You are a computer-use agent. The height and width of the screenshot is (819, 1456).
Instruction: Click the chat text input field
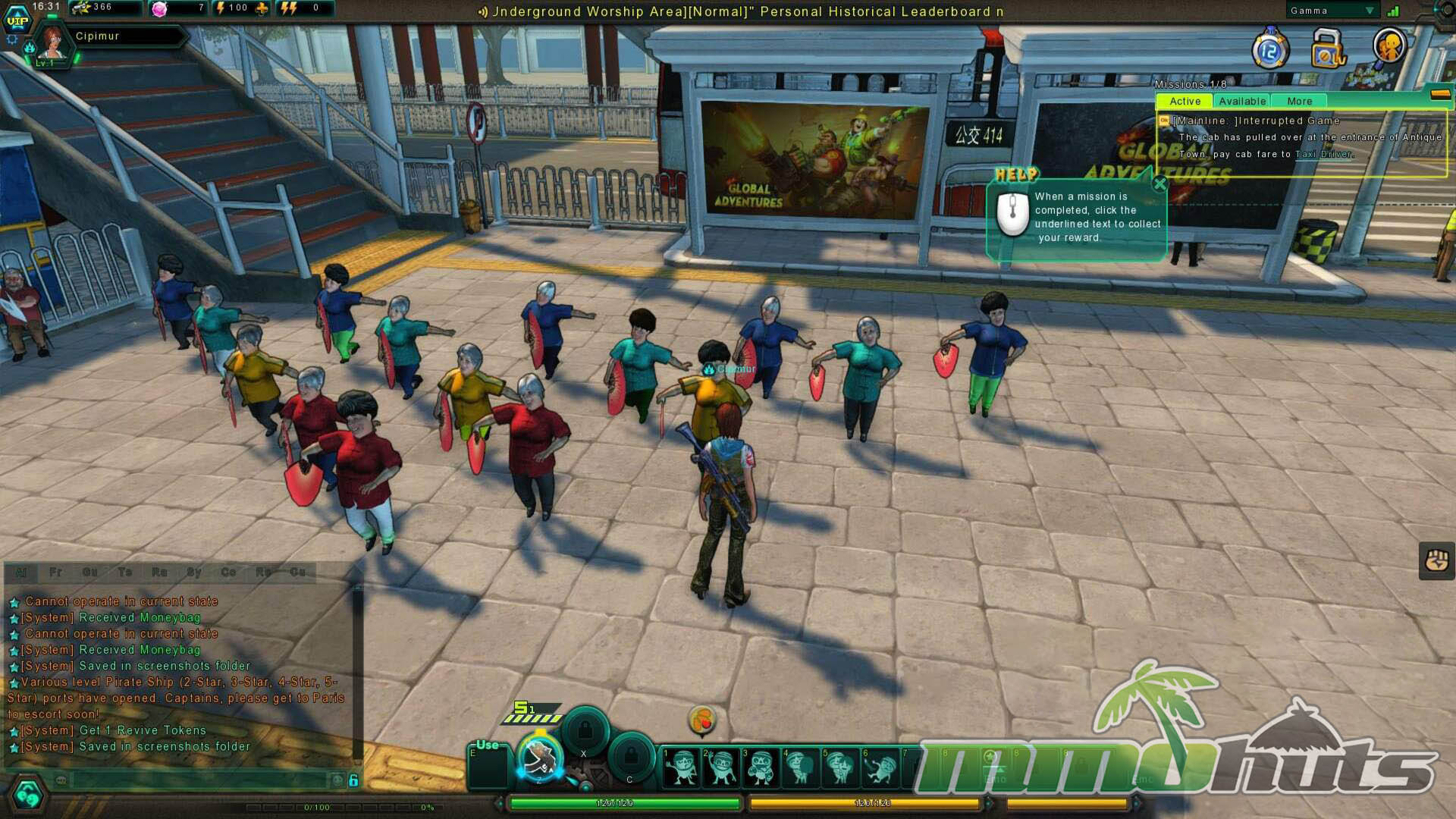coord(201,780)
